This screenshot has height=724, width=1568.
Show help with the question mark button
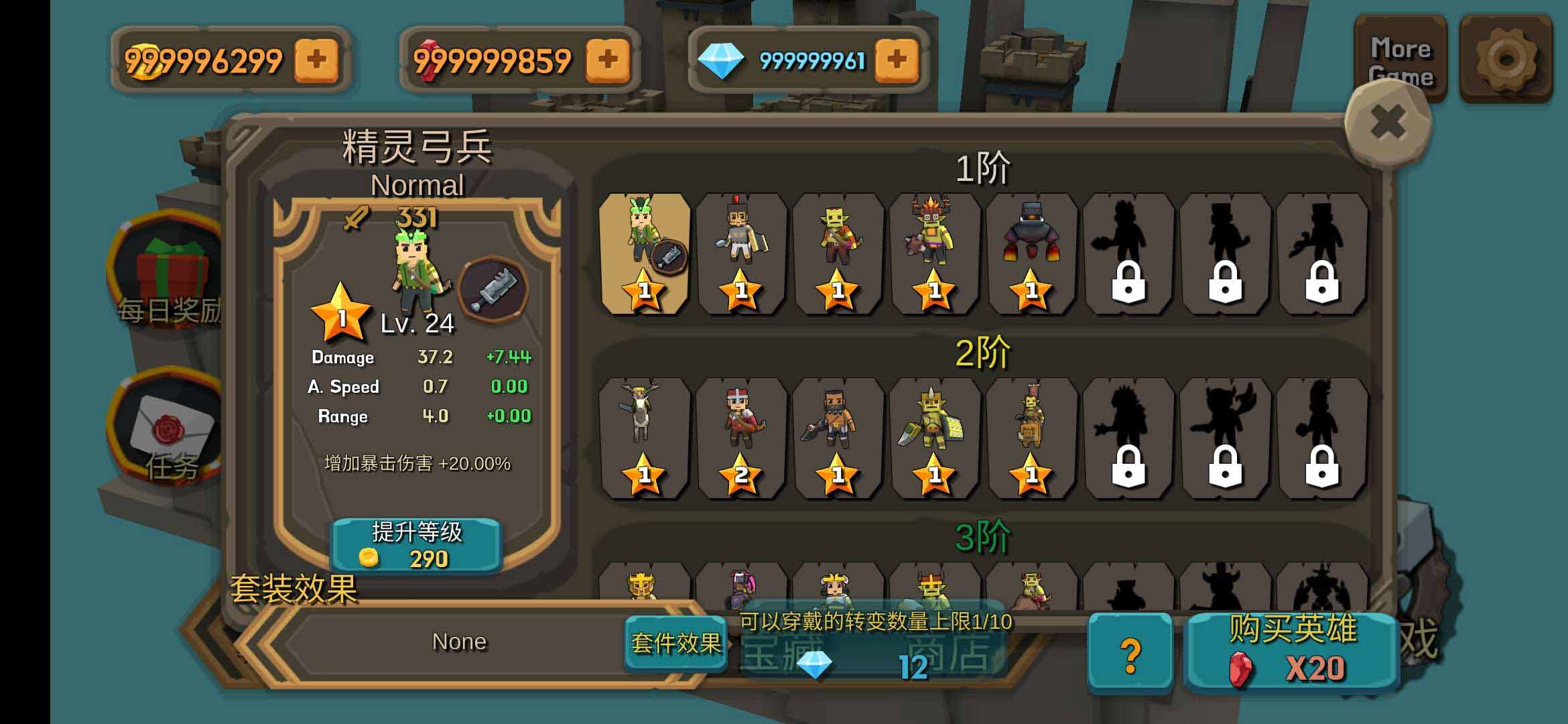1130,653
